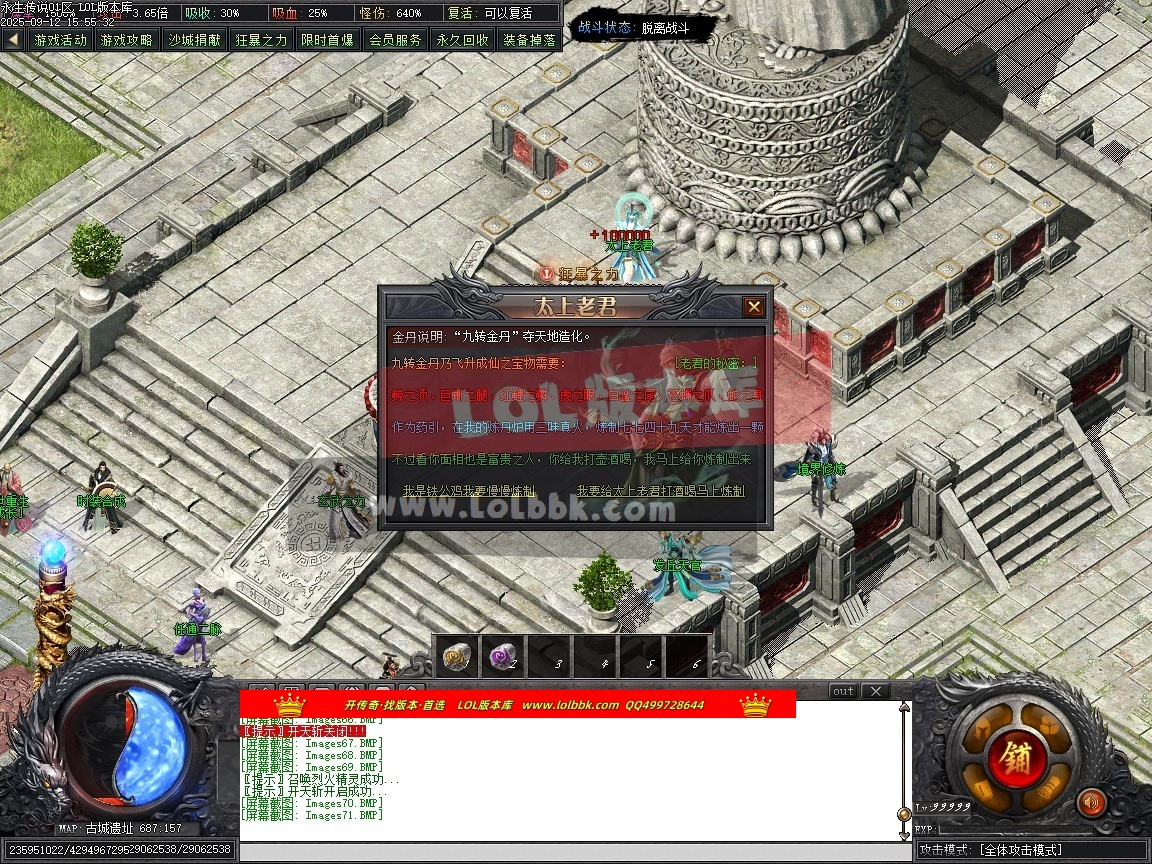Close the 太上老君 dialog window
This screenshot has width=1152, height=864.
tap(754, 307)
